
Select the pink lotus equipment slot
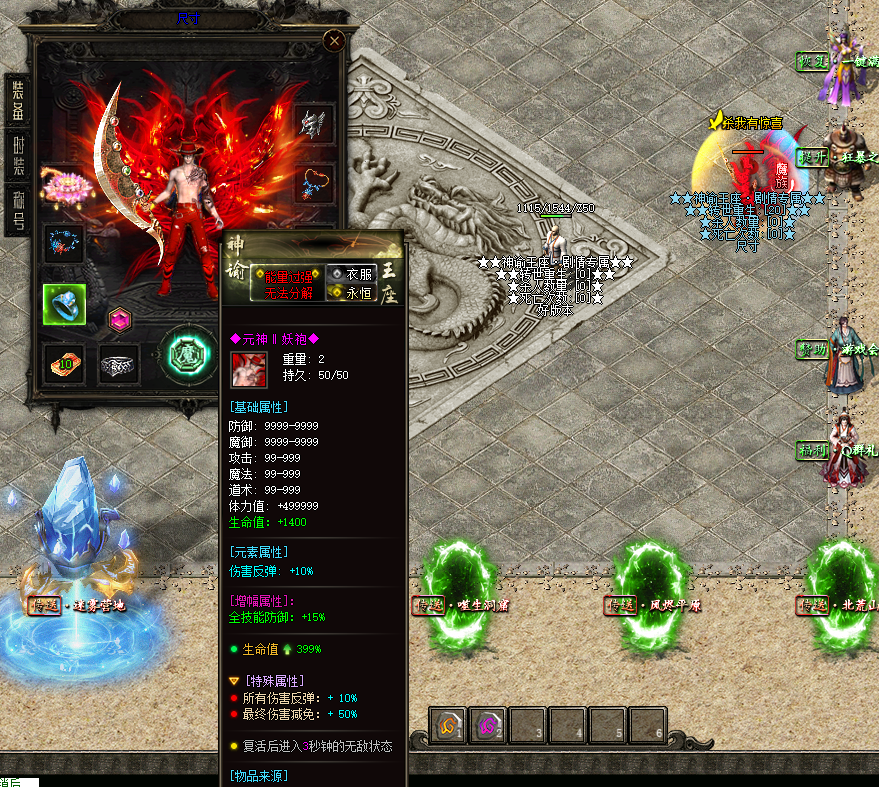click(x=63, y=186)
